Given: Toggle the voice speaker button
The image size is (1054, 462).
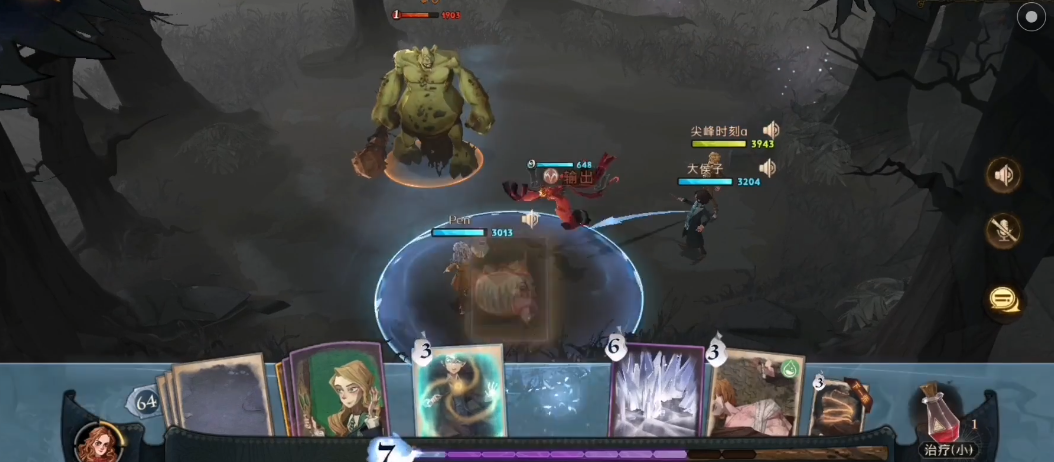Looking at the screenshot, I should 1004,175.
